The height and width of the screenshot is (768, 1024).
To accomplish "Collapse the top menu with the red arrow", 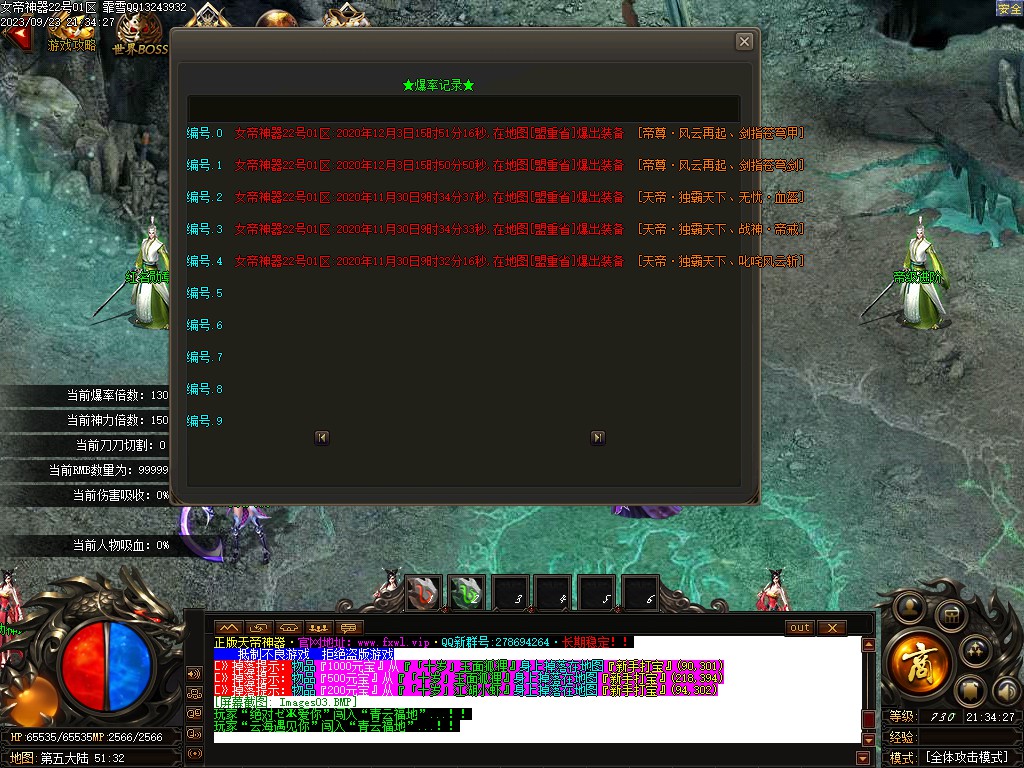I will tap(17, 36).
